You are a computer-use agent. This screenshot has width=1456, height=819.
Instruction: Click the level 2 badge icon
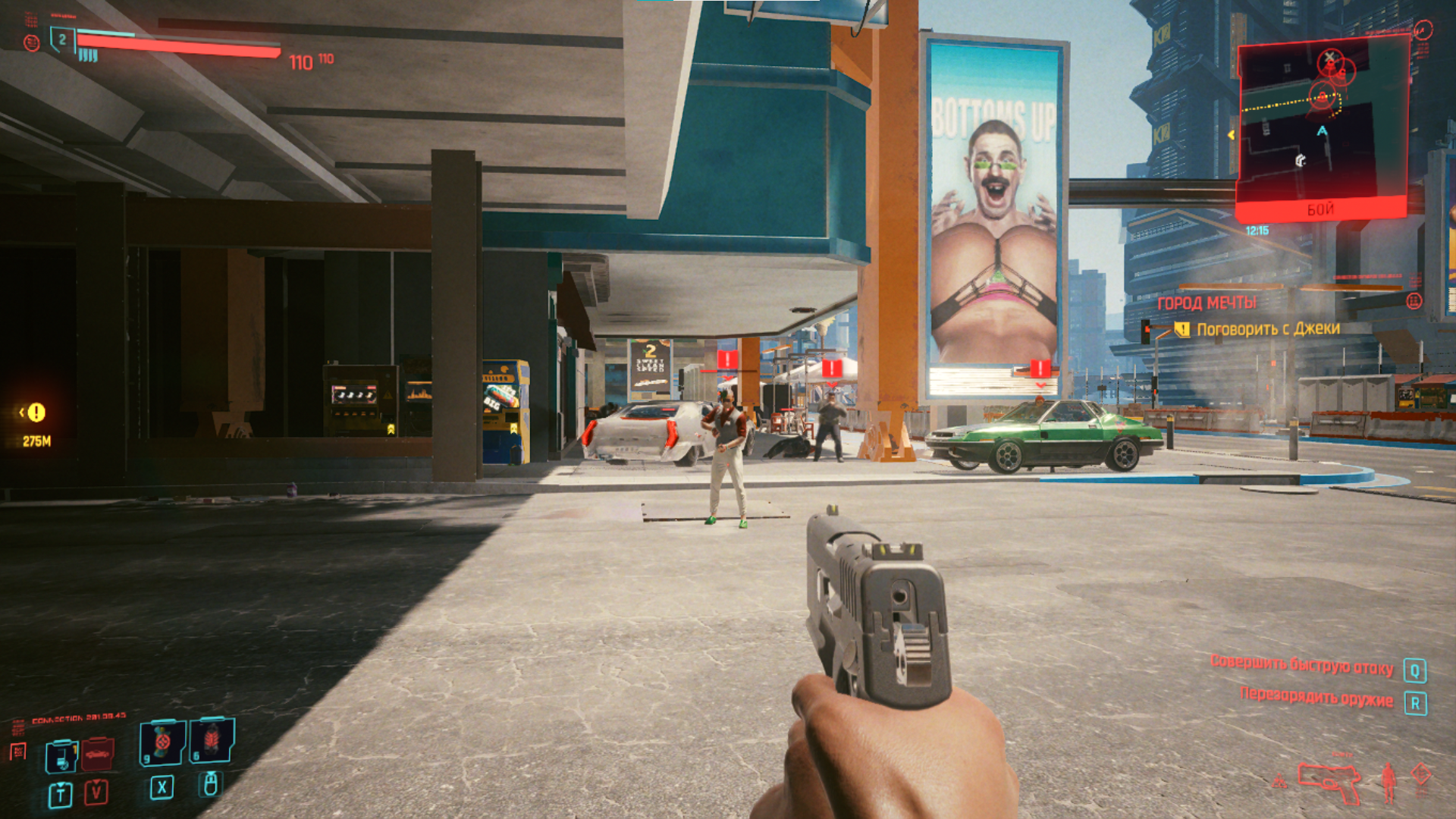tap(62, 39)
